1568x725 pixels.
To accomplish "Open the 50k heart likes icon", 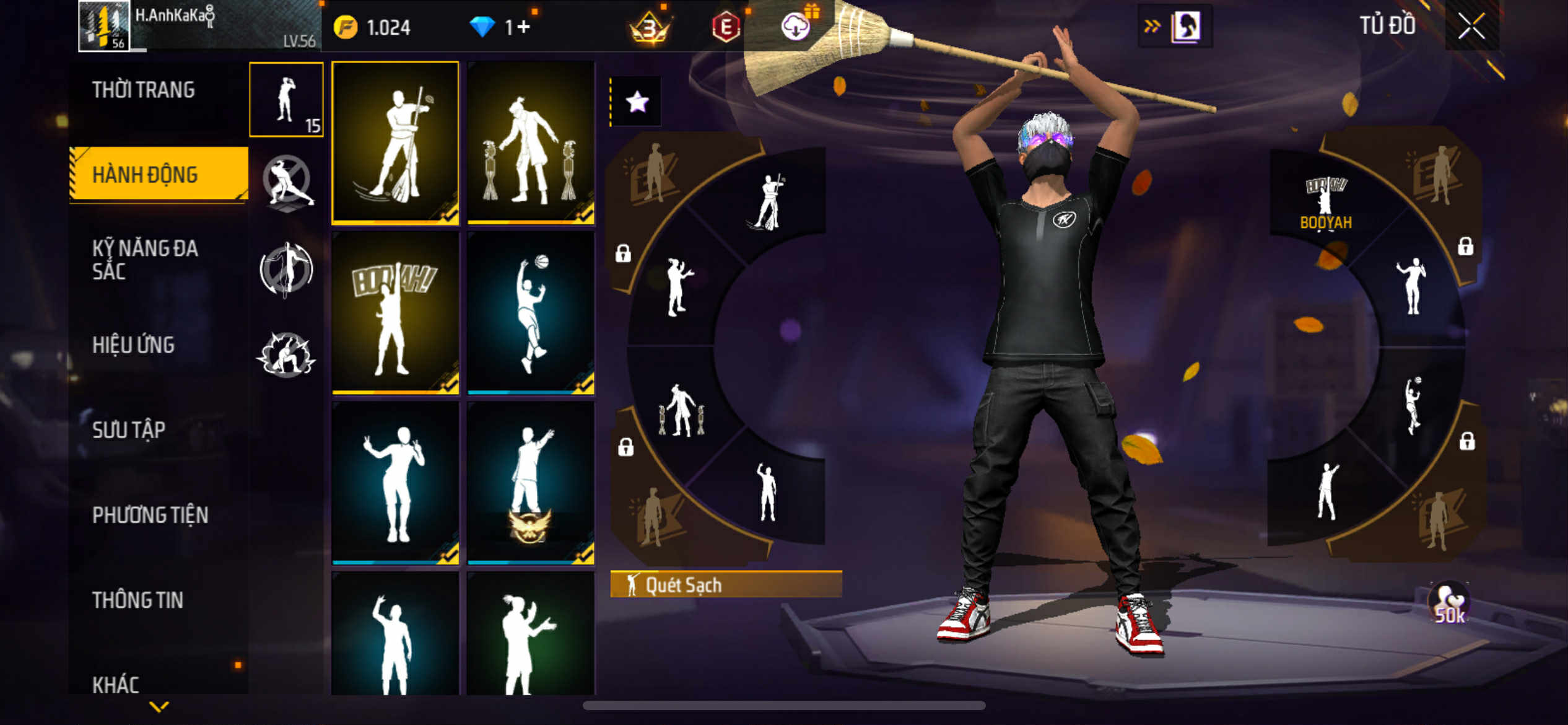I will 1449,604.
